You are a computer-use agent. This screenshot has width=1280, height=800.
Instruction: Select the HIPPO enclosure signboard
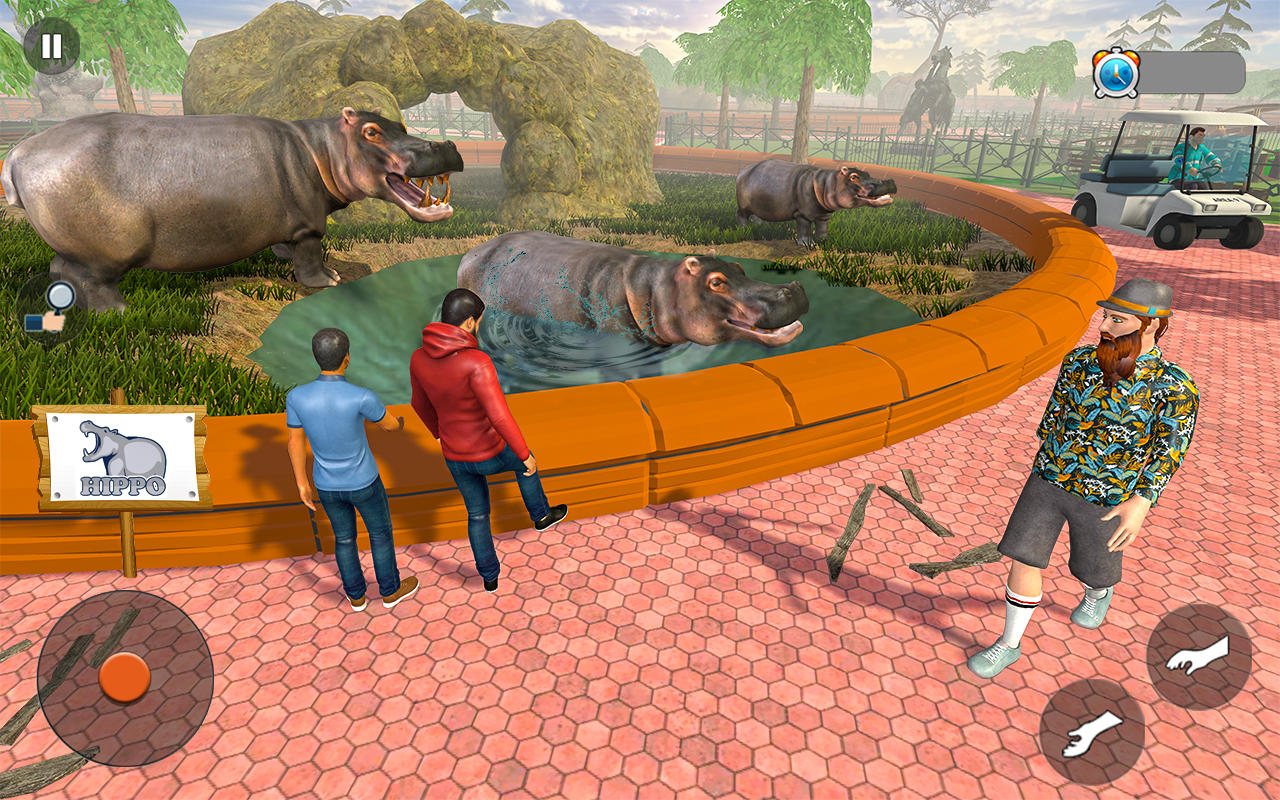[x=120, y=455]
